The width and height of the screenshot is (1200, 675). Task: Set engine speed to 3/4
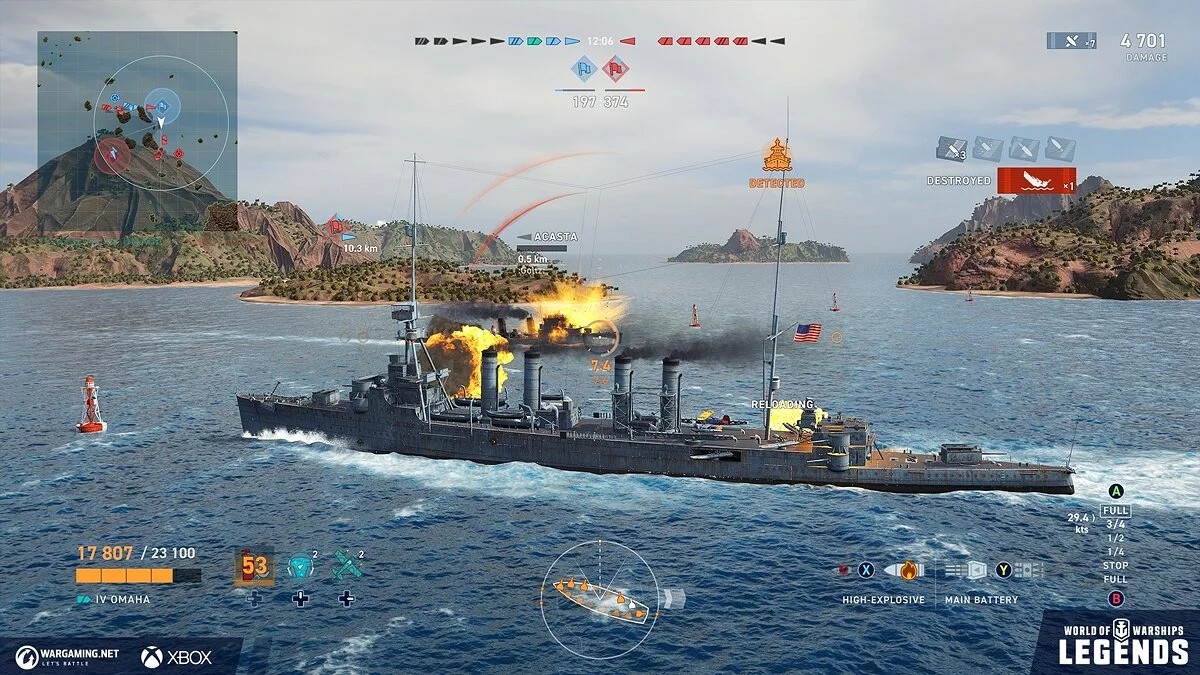pos(1115,524)
